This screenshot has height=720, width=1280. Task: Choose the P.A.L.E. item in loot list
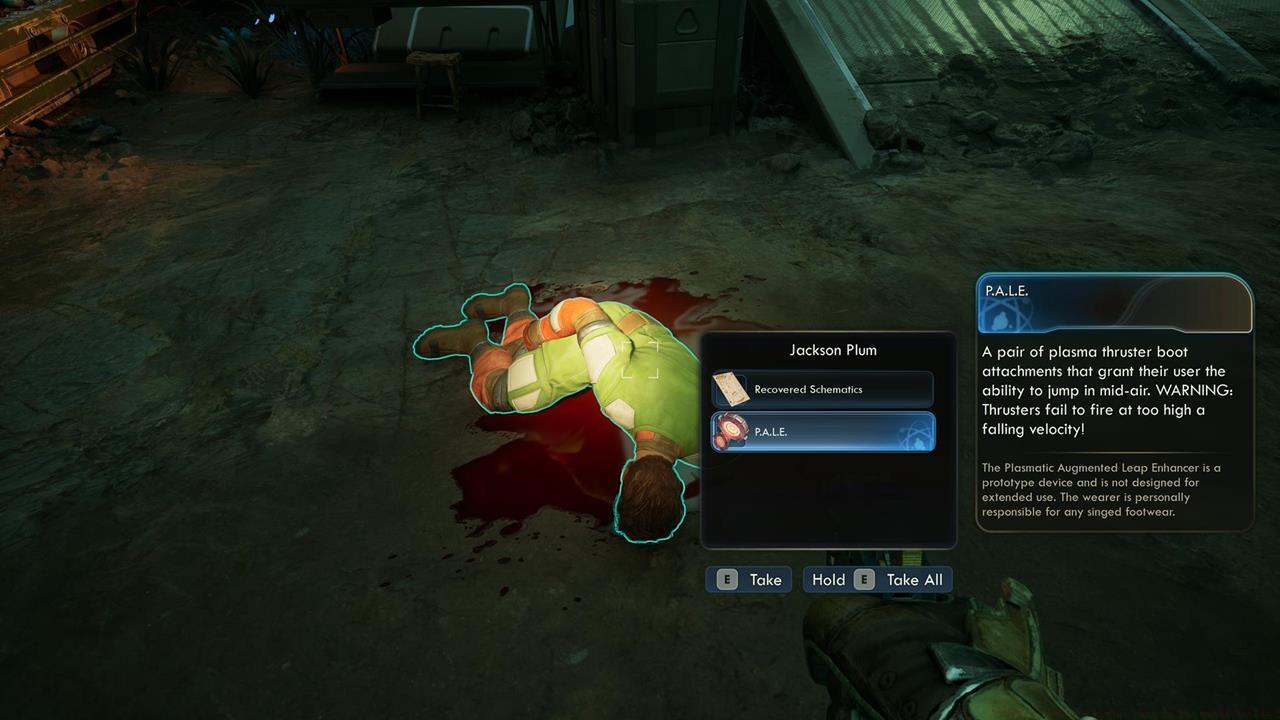pyautogui.click(x=822, y=432)
